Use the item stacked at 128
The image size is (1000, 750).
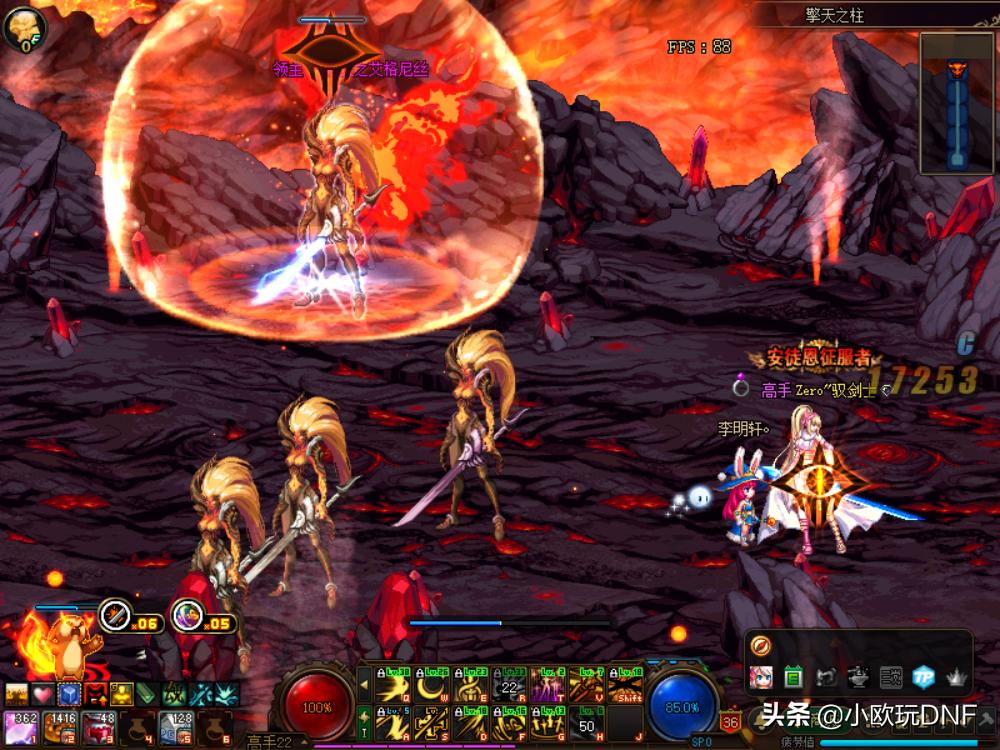coord(175,726)
